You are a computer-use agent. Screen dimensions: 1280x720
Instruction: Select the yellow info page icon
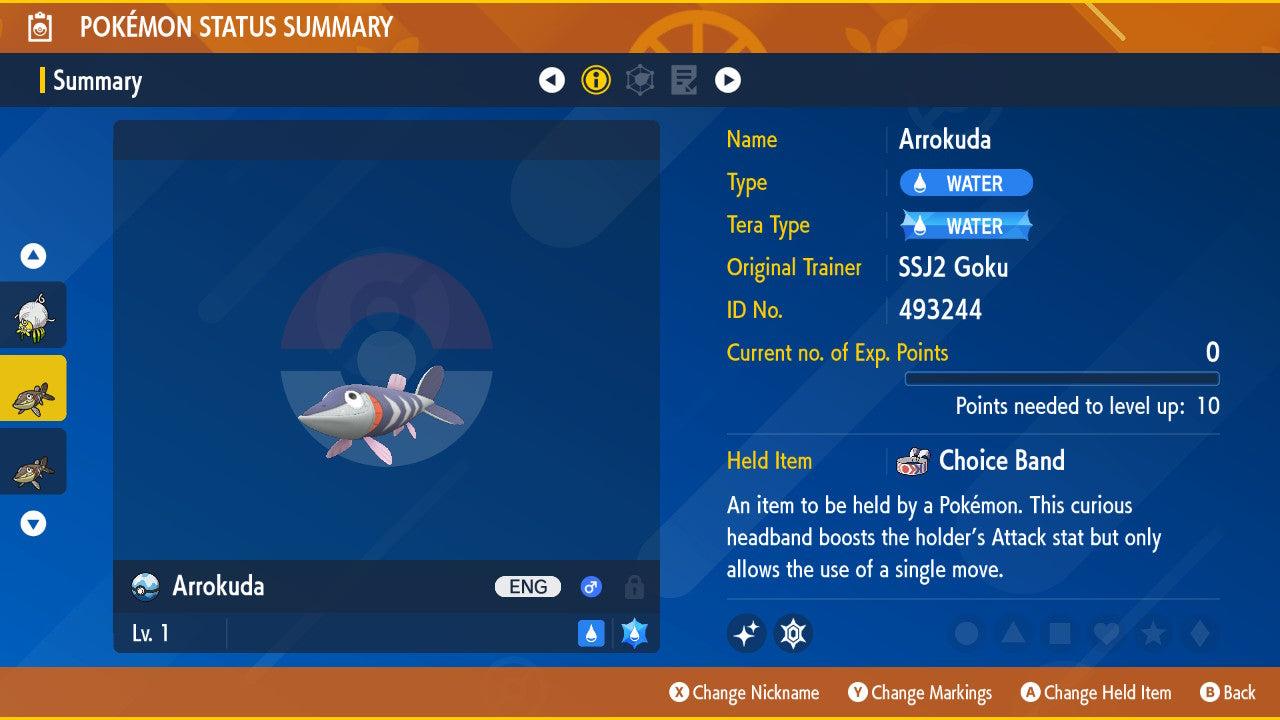point(596,80)
